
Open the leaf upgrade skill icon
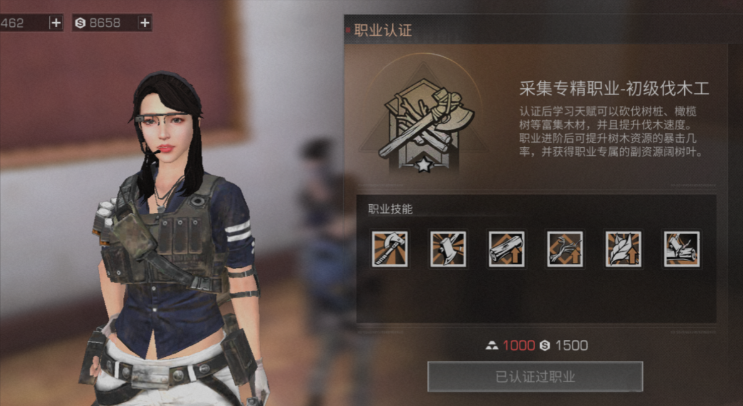tap(623, 249)
